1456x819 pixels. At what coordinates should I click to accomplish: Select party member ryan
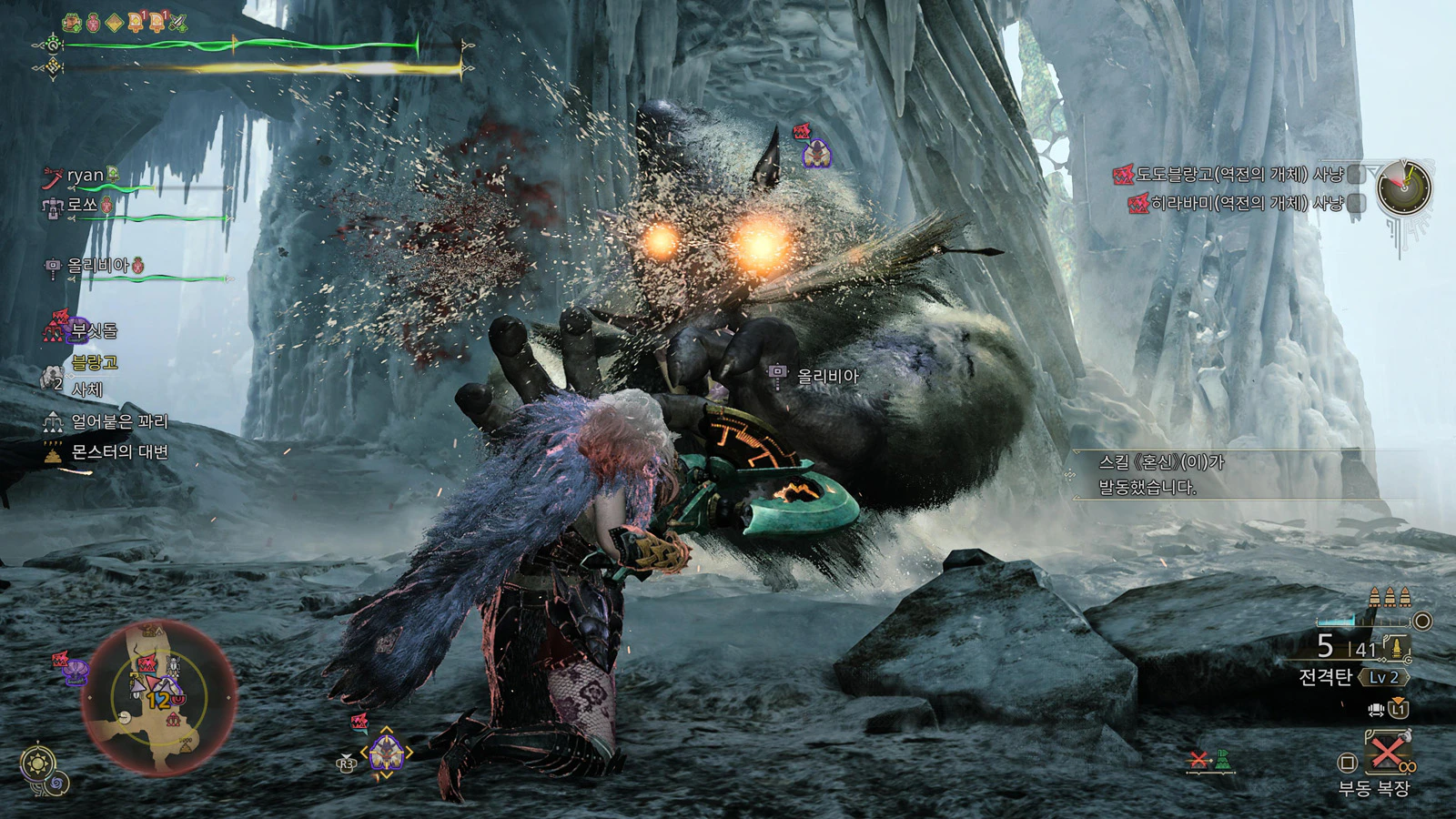coord(86,176)
